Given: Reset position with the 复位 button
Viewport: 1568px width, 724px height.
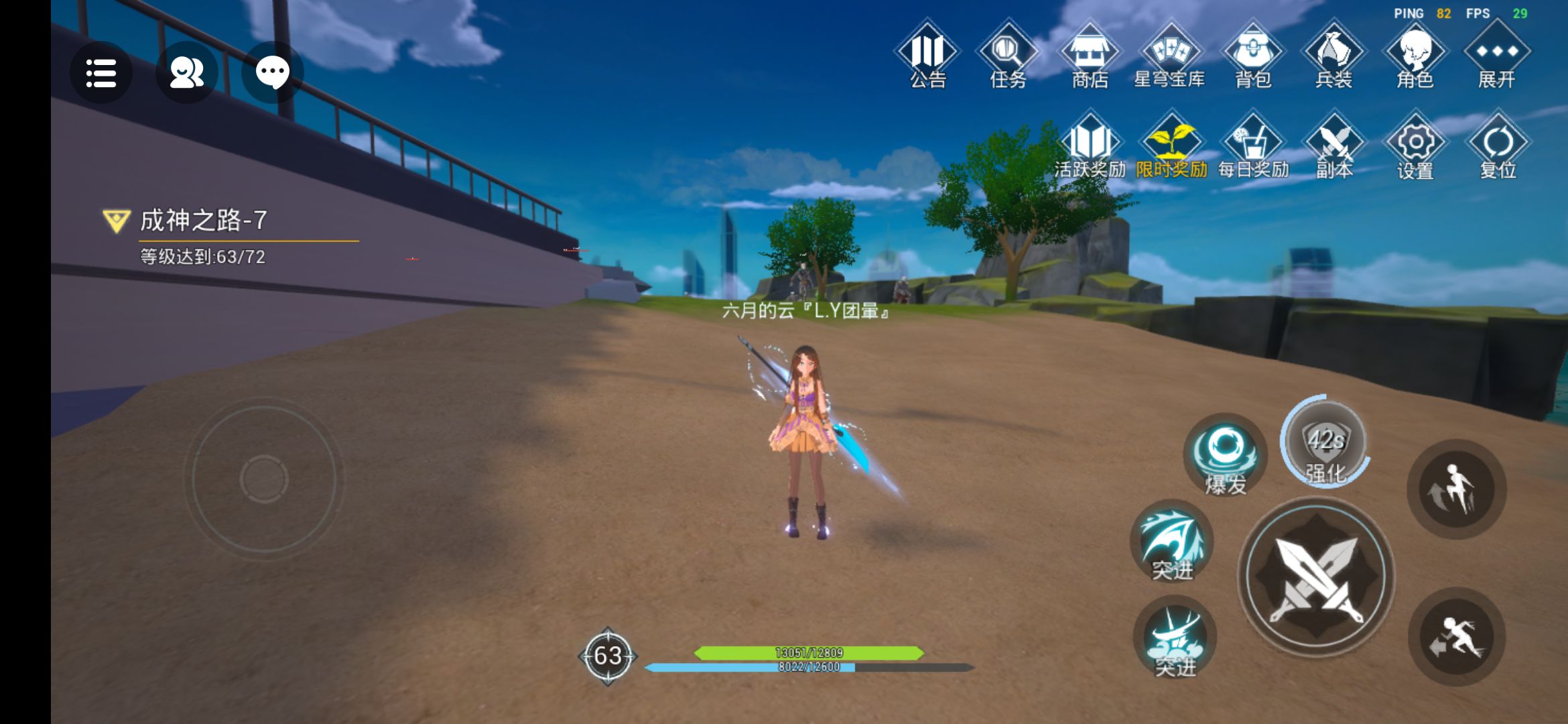Looking at the screenshot, I should tap(1498, 147).
